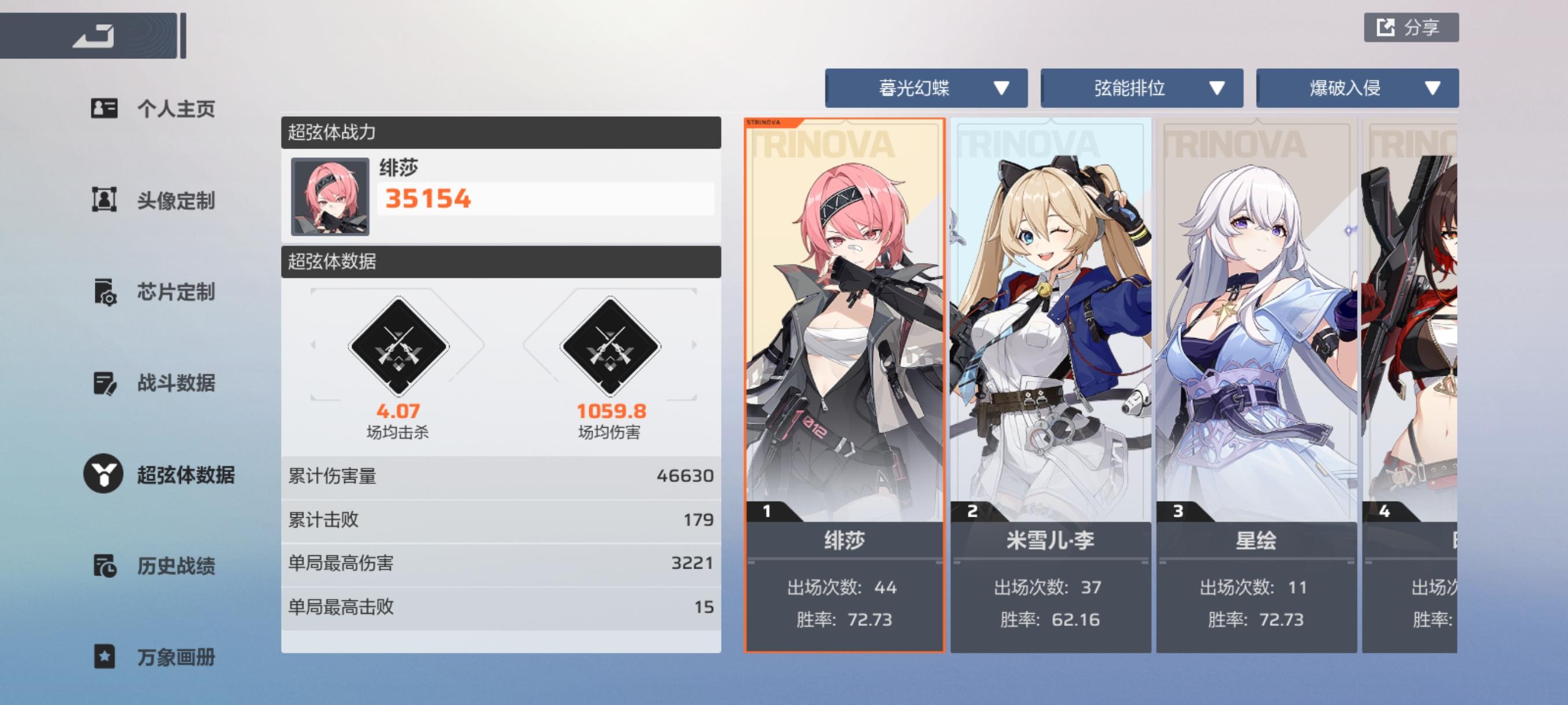Open the 芯片定制 sidebar icon

[x=105, y=292]
